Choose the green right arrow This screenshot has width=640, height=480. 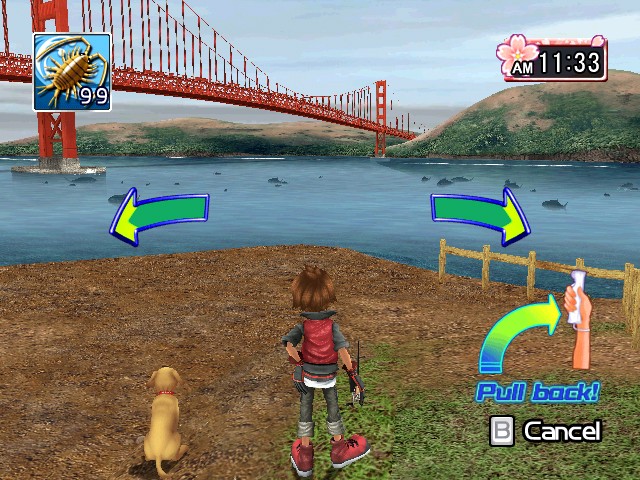pos(481,214)
